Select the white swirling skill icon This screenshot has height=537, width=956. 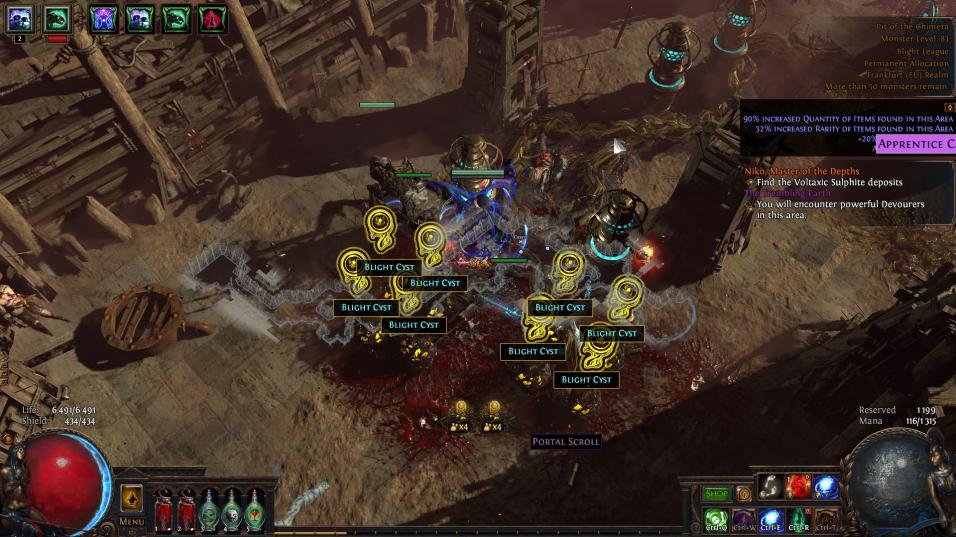point(770,486)
